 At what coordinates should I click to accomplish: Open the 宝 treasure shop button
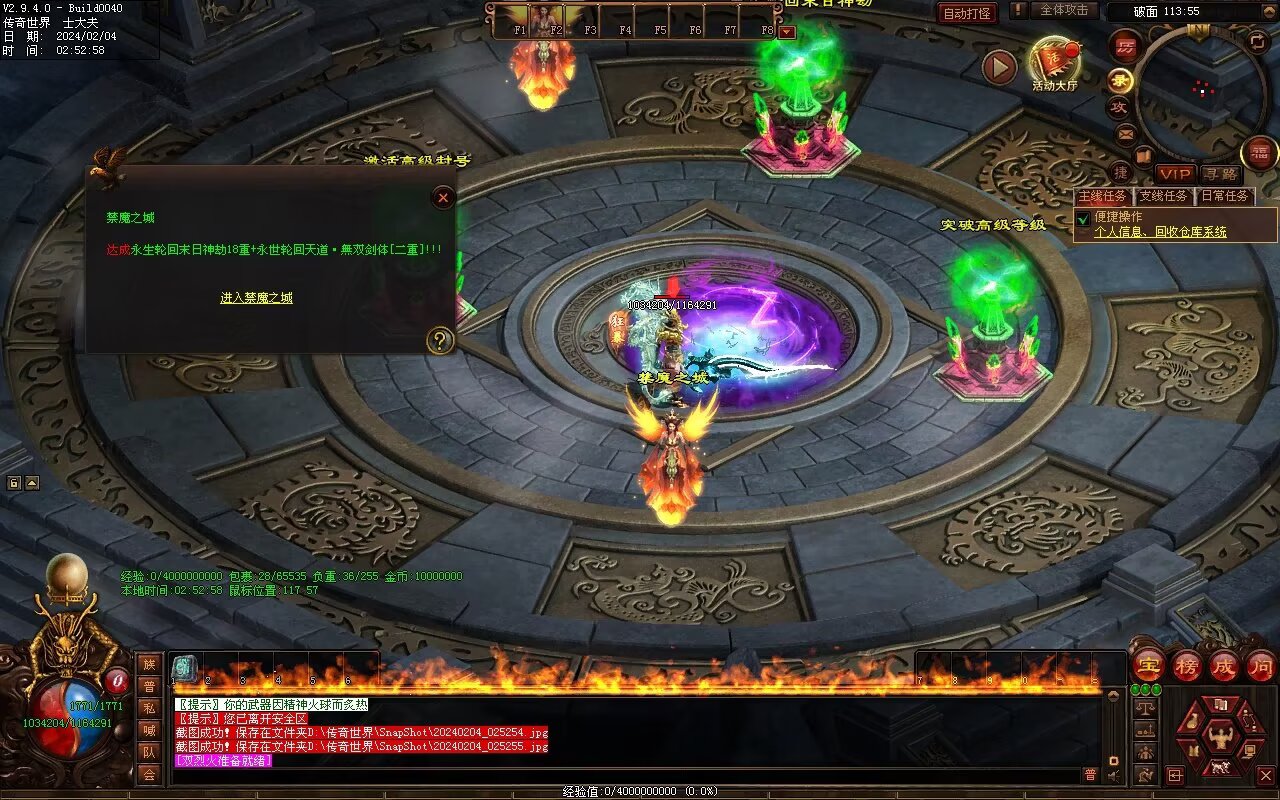pos(1148,665)
